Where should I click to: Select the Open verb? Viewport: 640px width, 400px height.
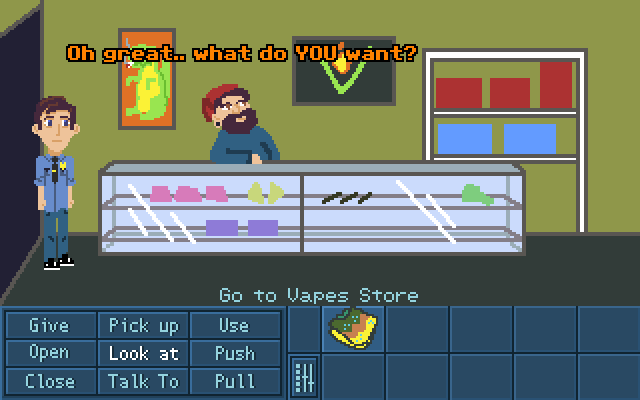[x=49, y=353]
